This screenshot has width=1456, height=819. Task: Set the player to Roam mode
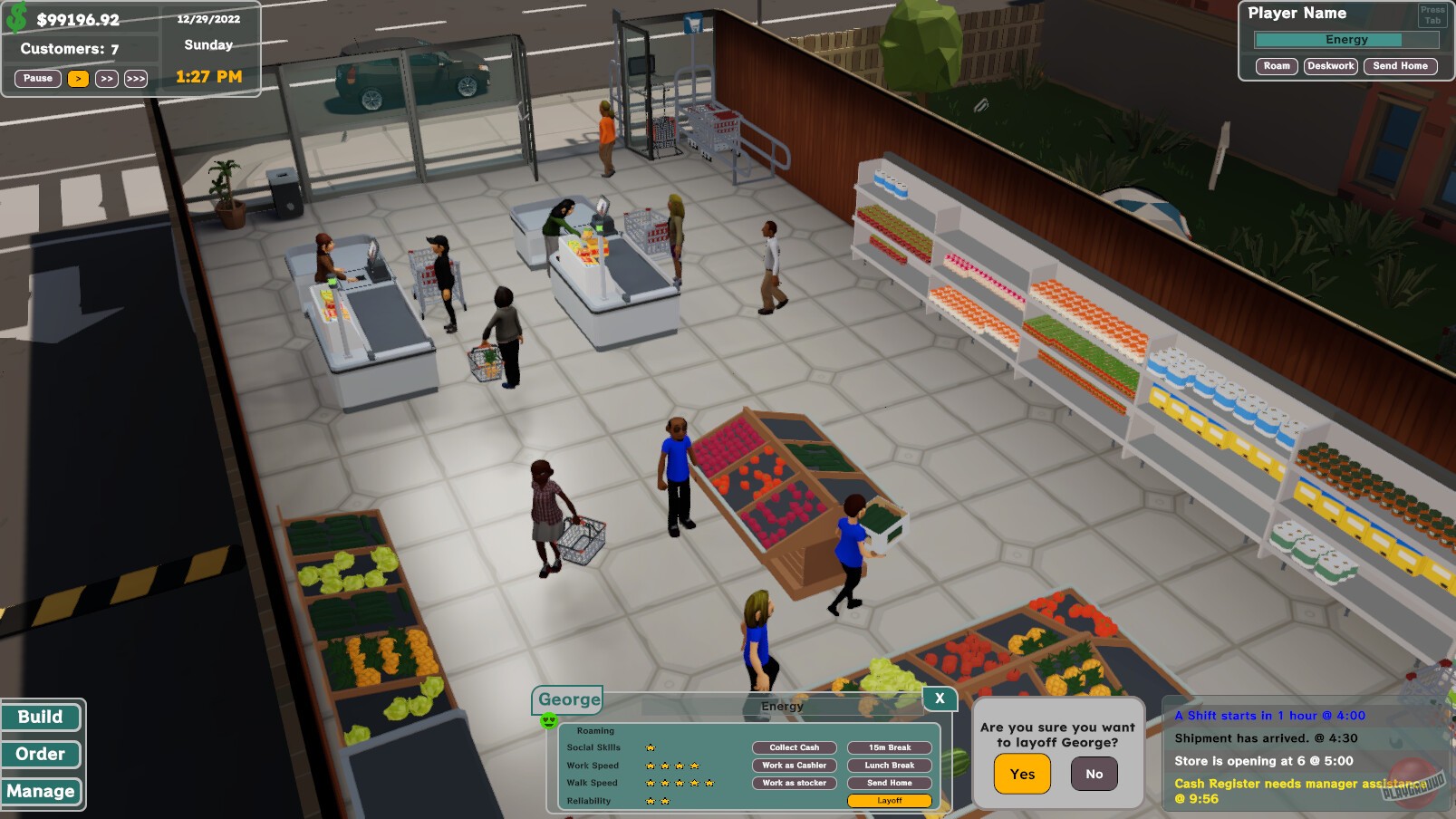click(1278, 65)
